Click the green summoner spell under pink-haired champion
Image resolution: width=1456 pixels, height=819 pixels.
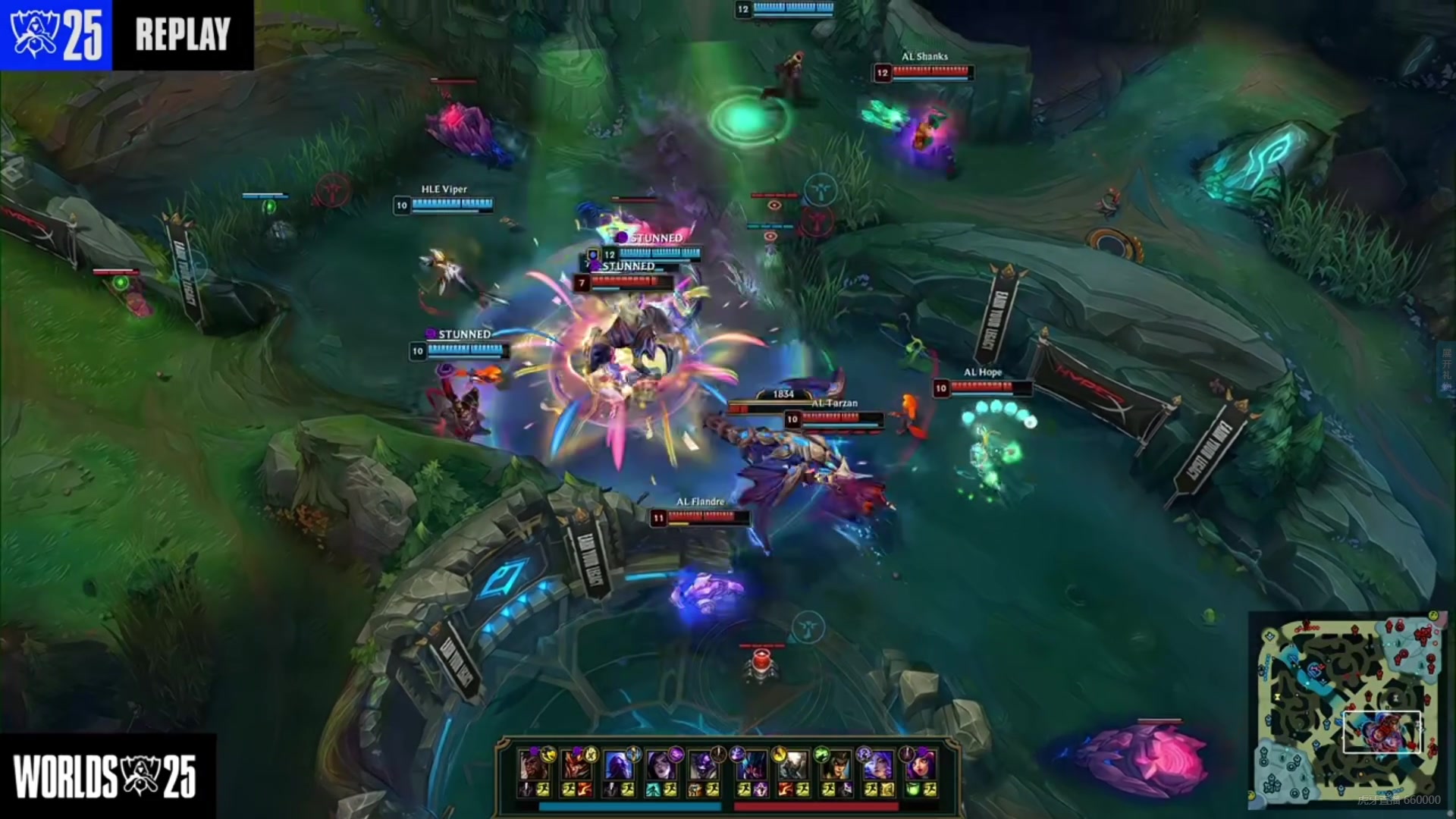pos(913,790)
